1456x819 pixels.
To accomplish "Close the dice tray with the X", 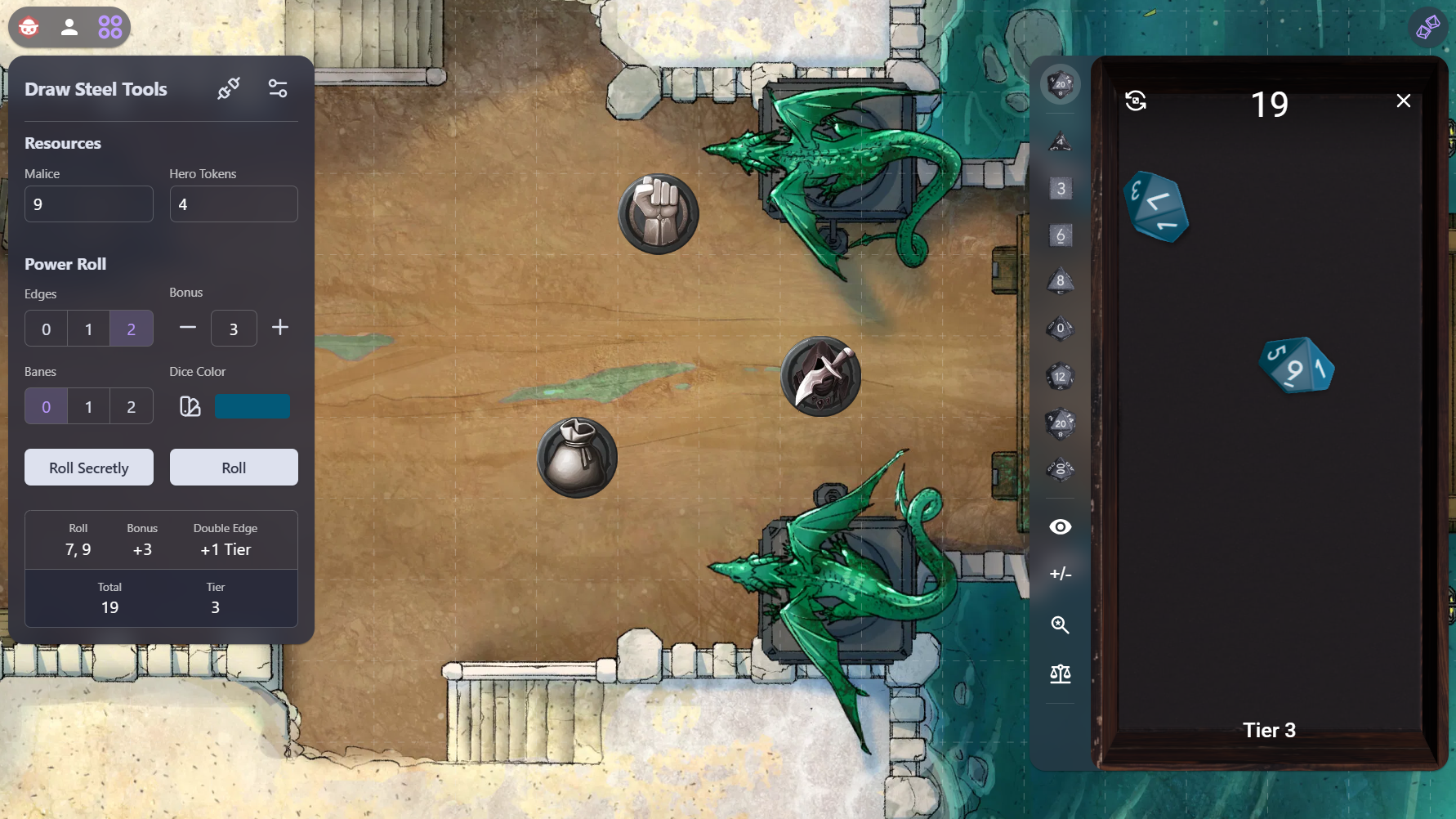I will pyautogui.click(x=1404, y=101).
